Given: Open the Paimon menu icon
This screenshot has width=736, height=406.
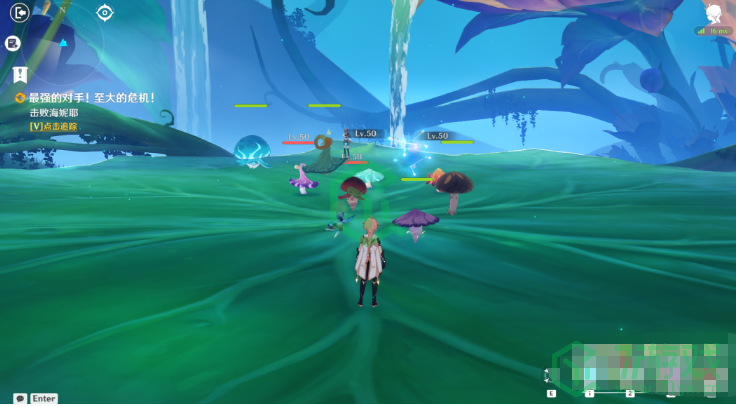Looking at the screenshot, I should pos(715,14).
